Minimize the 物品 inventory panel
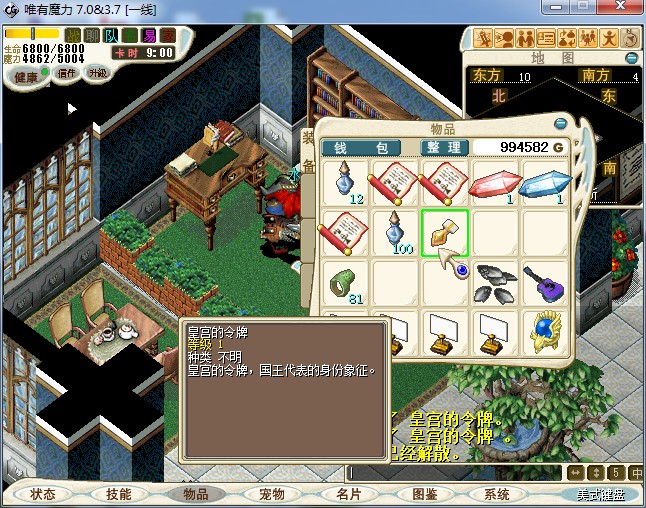The width and height of the screenshot is (646, 508). click(x=561, y=124)
